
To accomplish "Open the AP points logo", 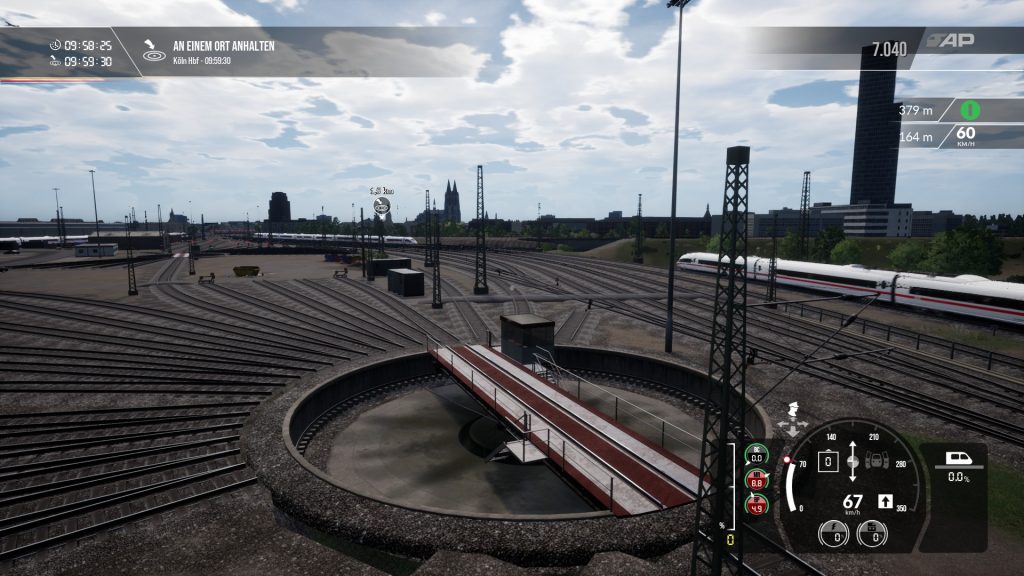I will click(948, 41).
